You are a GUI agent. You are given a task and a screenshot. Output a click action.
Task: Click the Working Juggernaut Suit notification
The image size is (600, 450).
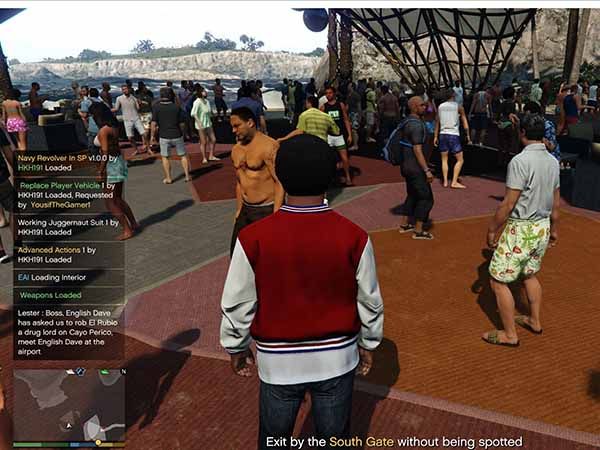pos(68,226)
